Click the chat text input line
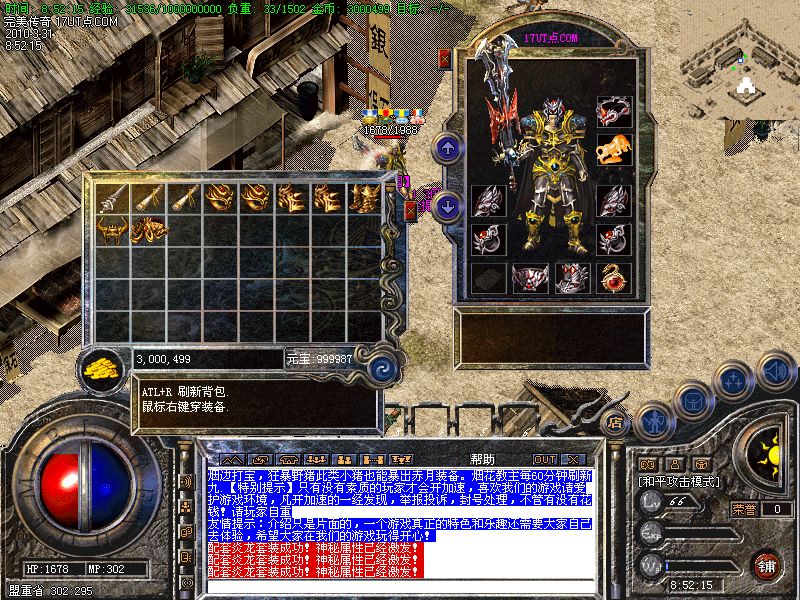This screenshot has height=600, width=800. [400, 586]
